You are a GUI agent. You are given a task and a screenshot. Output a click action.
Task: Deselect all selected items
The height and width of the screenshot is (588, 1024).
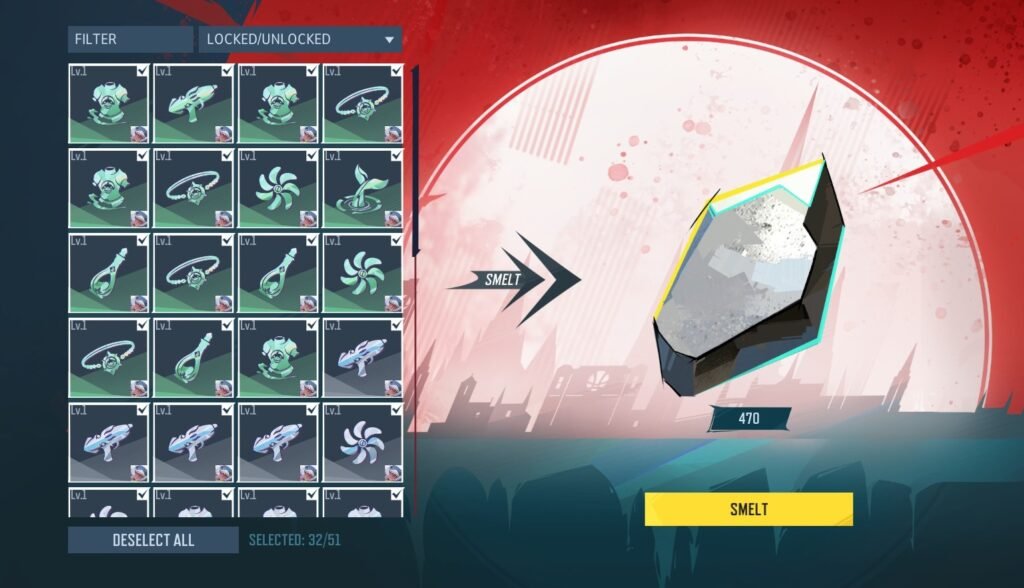[x=153, y=540]
